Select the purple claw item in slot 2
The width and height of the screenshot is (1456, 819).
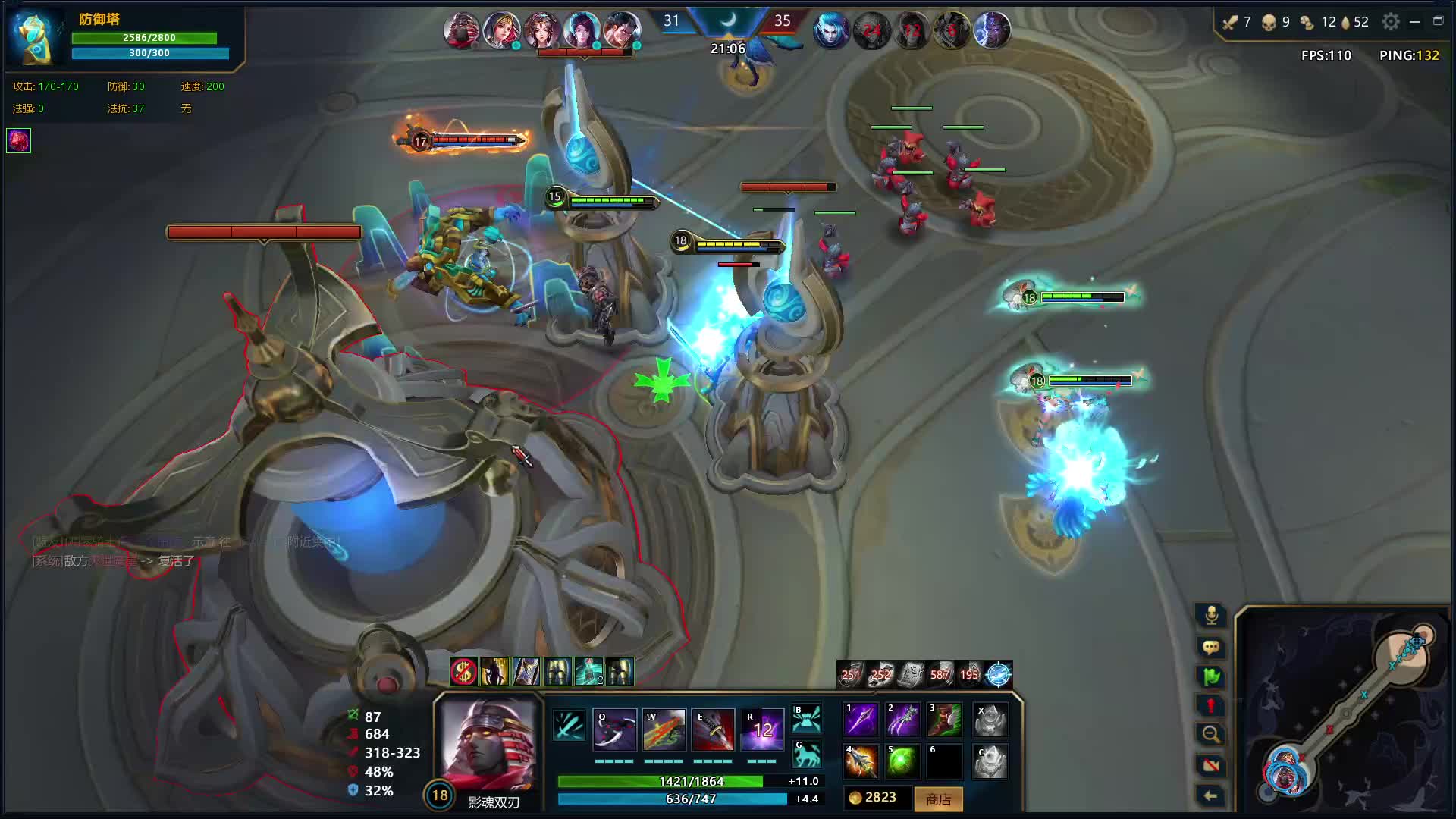903,720
